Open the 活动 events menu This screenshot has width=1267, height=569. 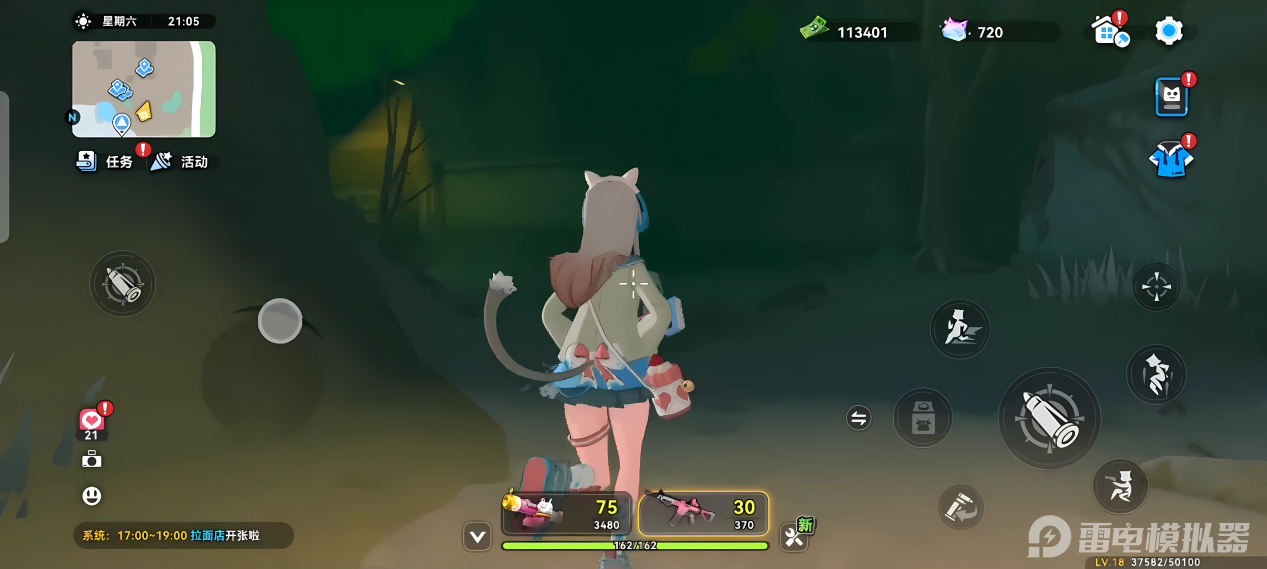coord(180,161)
